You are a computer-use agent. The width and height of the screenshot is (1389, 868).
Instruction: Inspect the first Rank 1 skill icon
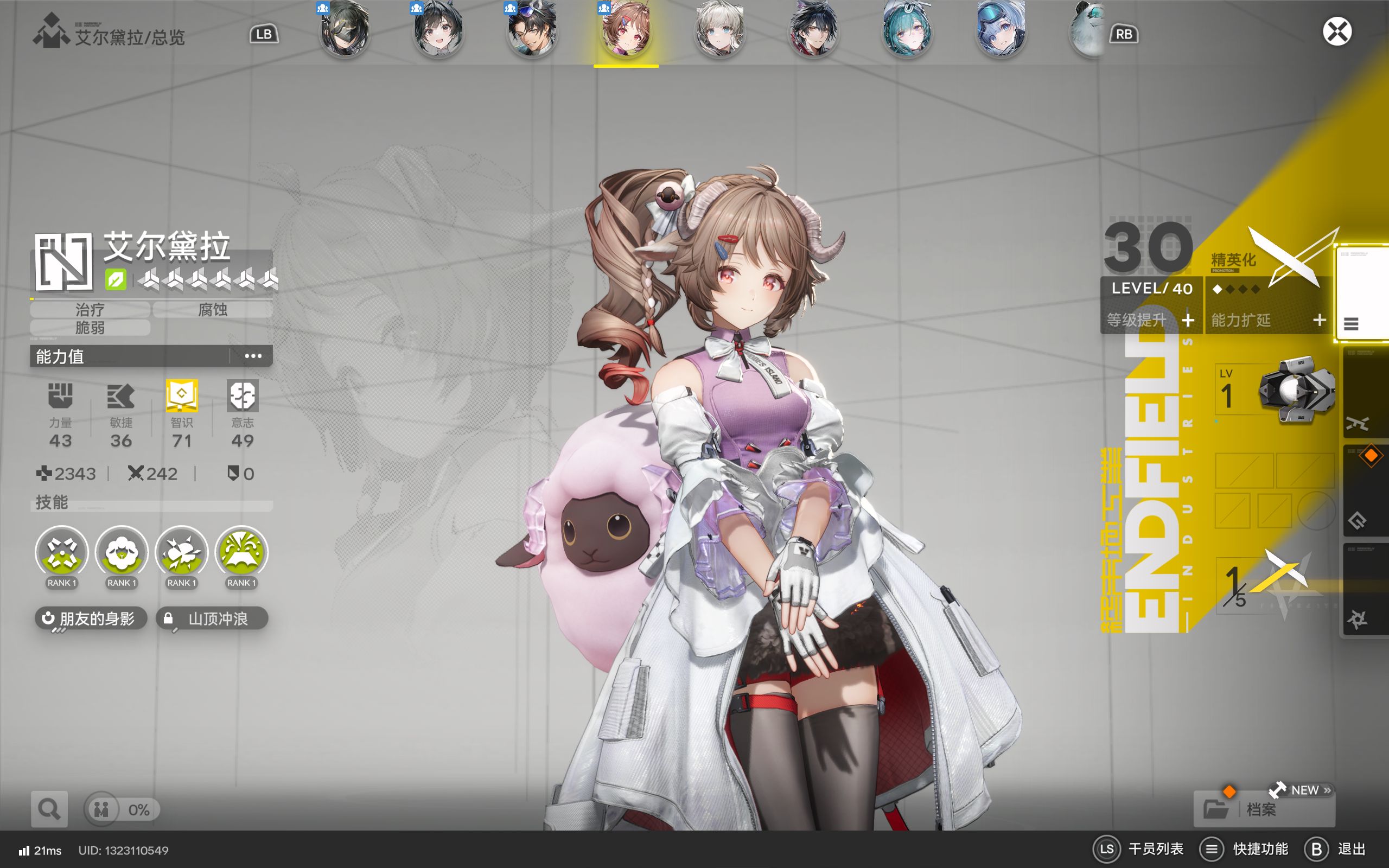(x=61, y=553)
